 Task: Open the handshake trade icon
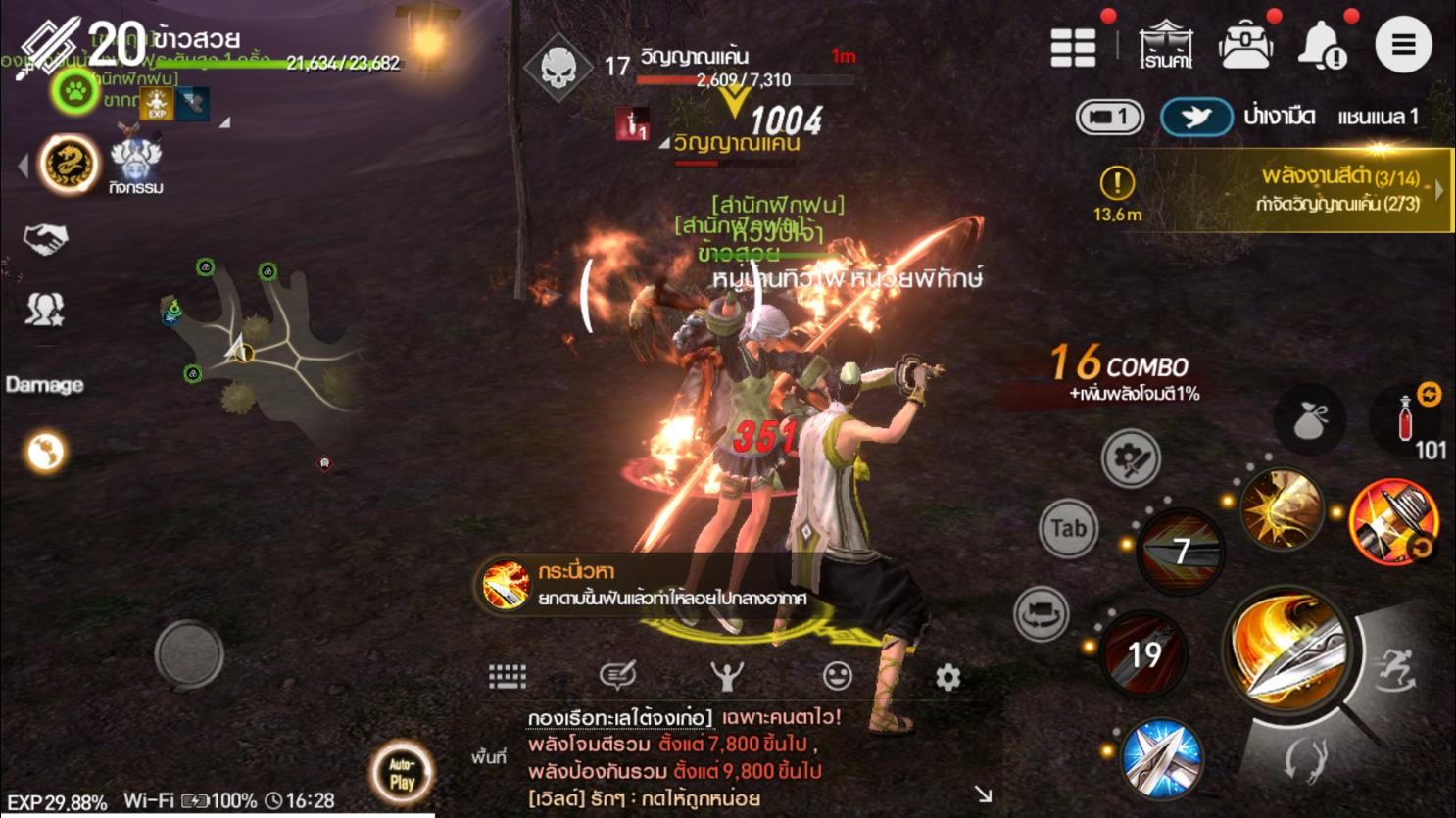coord(45,238)
